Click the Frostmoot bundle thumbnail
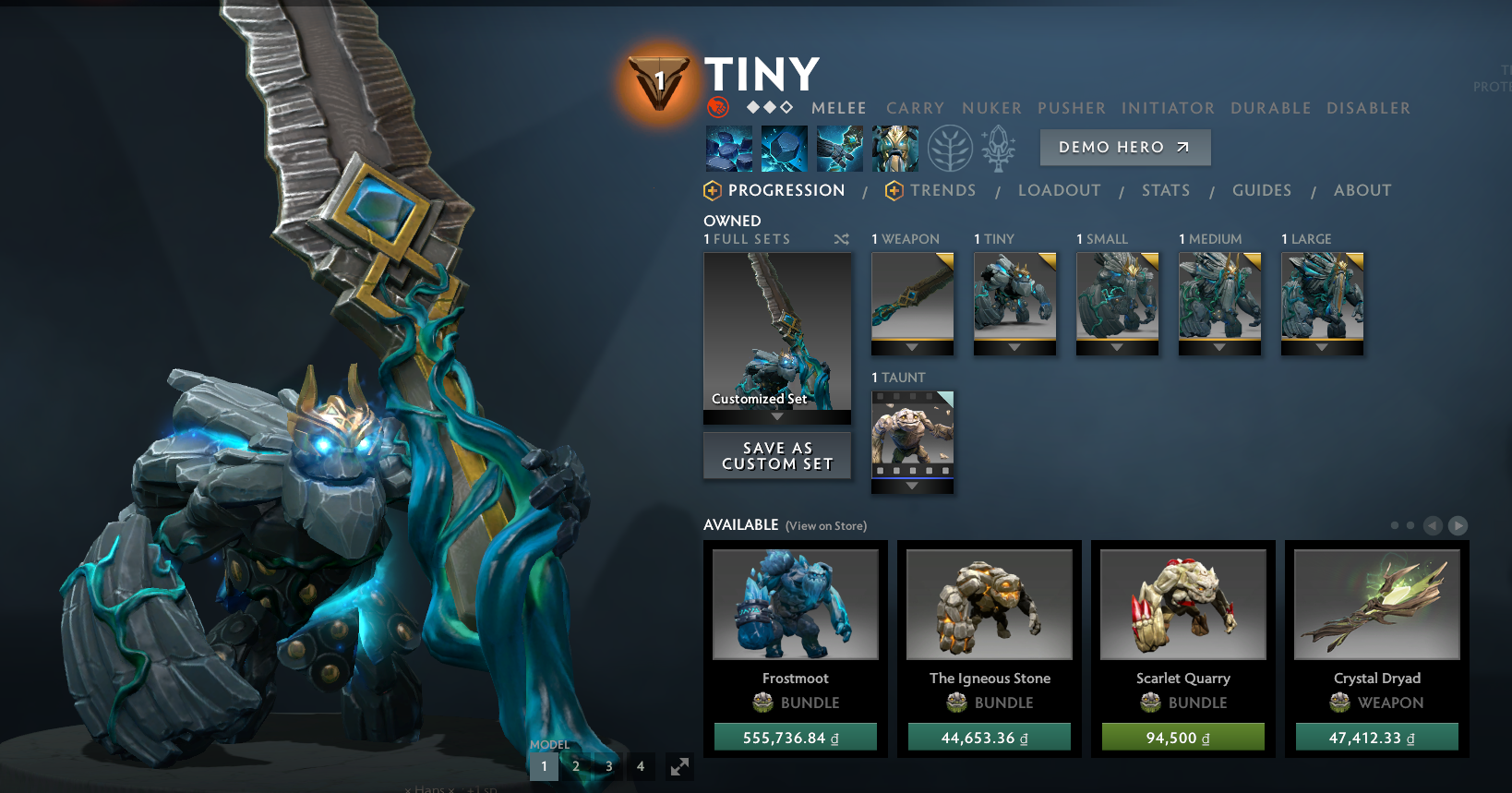 [x=795, y=604]
